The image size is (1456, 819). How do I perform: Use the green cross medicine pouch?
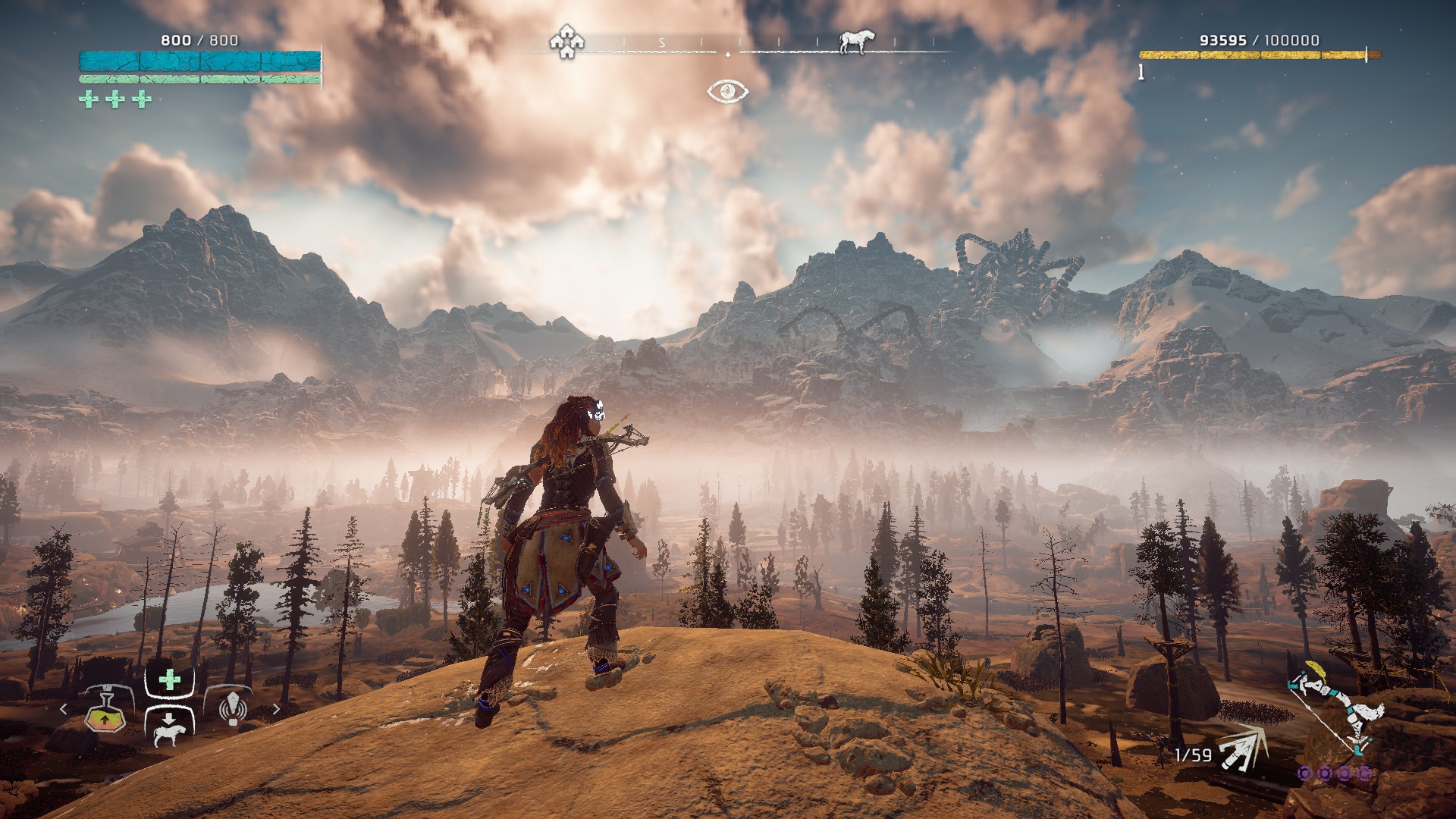click(x=170, y=679)
